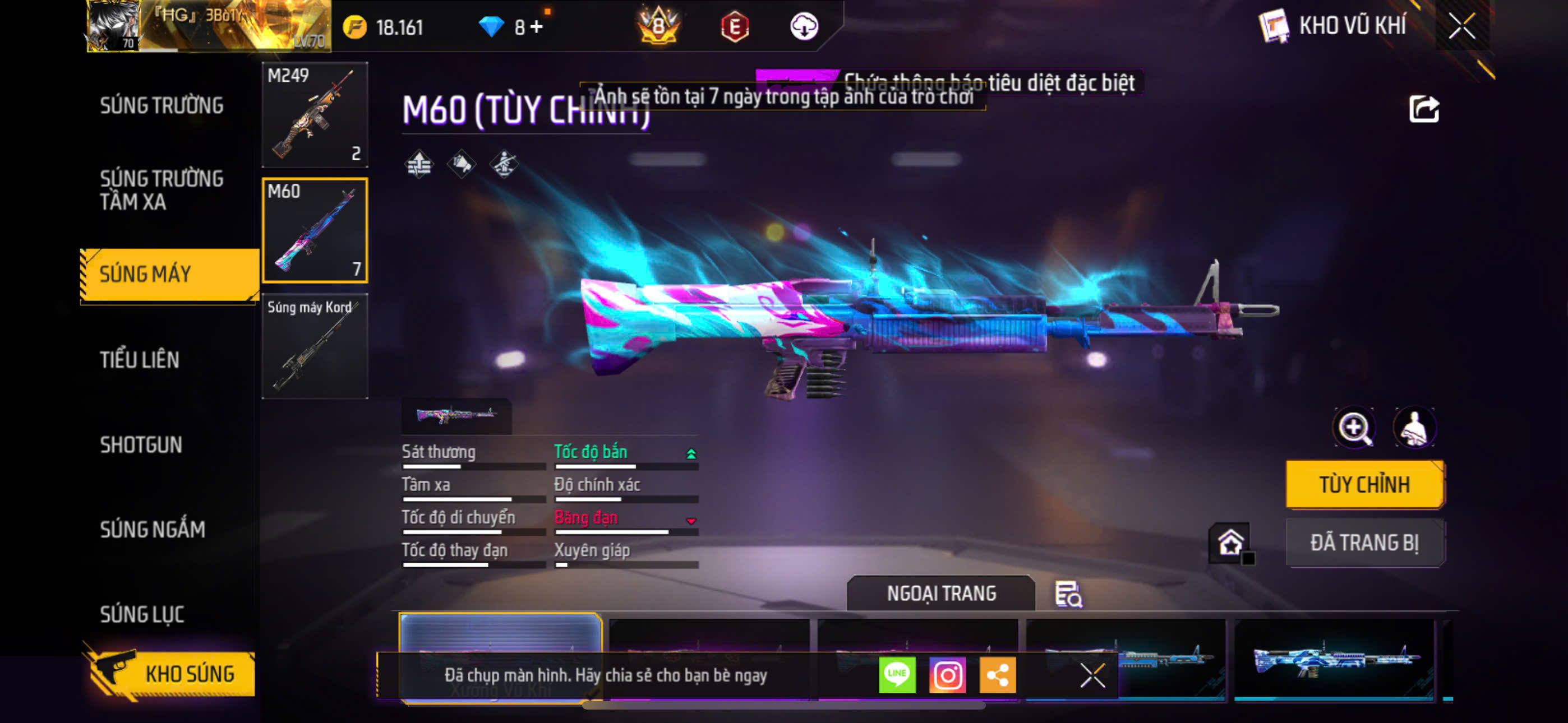
Task: Share the screenshot to Instagram
Action: click(947, 675)
